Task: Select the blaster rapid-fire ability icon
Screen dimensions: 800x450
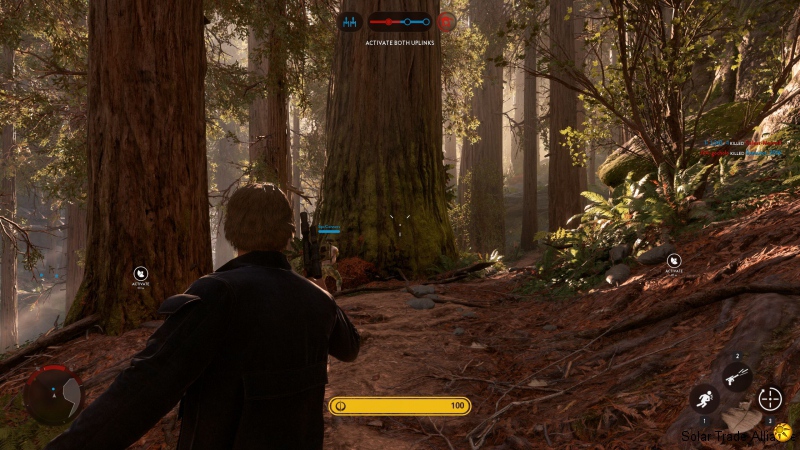Action: (x=737, y=377)
